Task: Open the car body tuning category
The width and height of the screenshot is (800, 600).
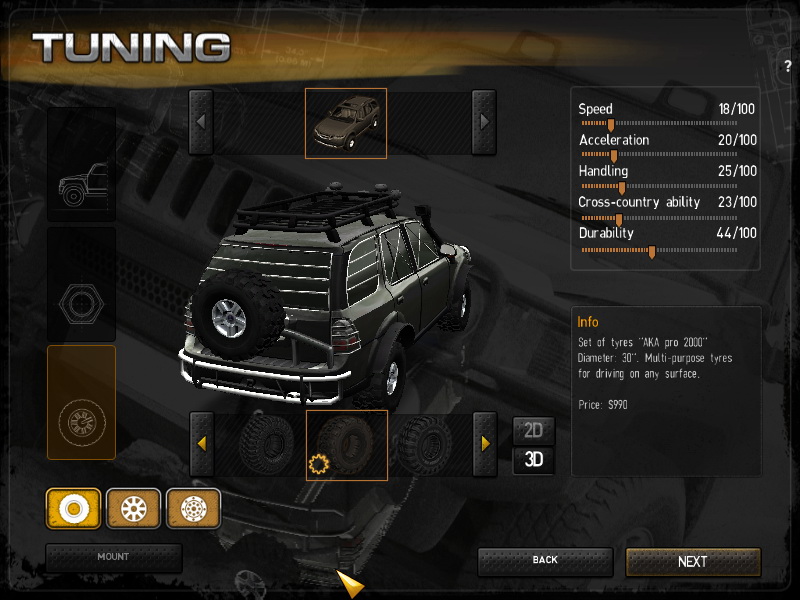Action: point(81,165)
